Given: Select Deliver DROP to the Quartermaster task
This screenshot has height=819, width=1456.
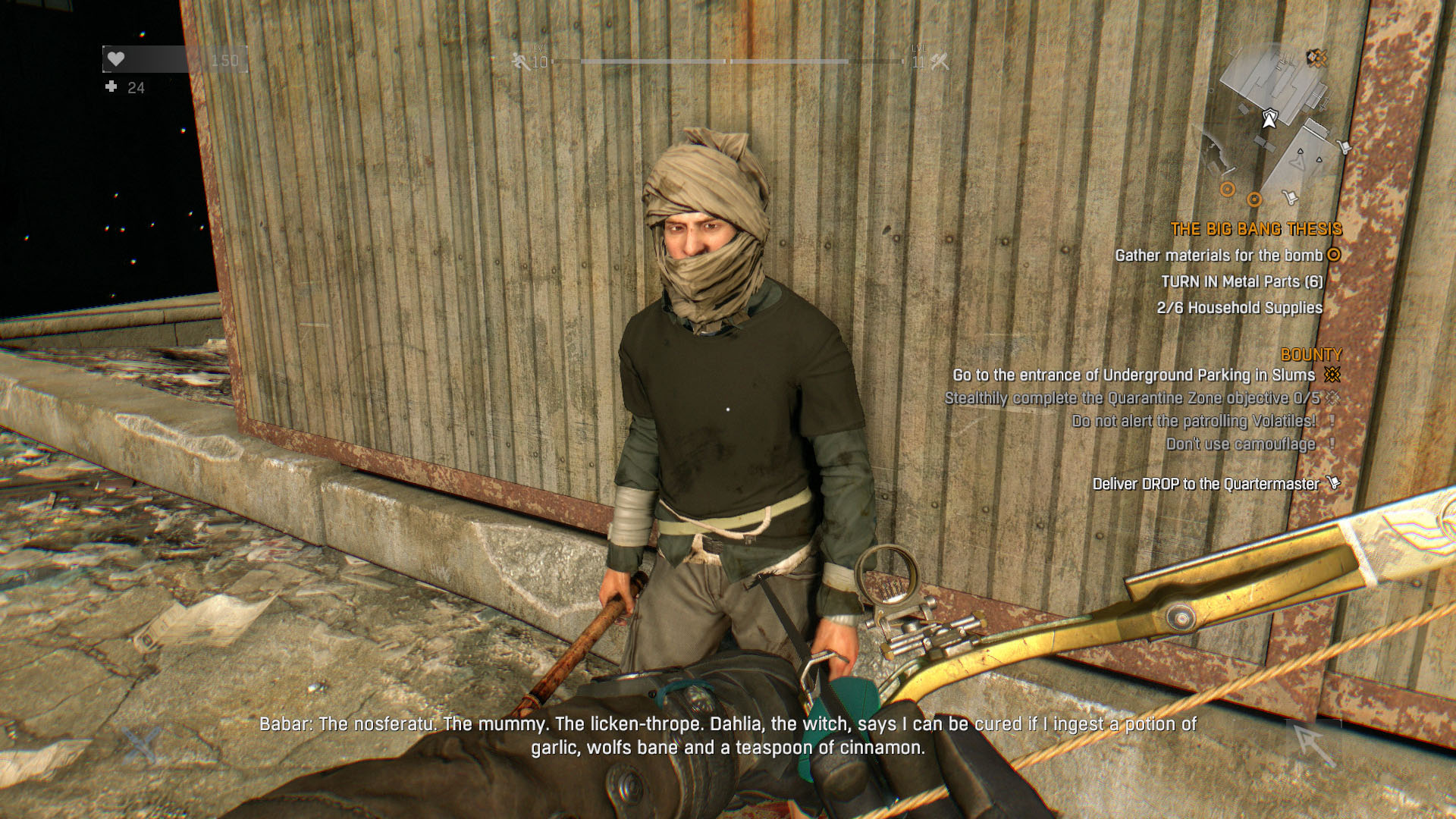Looking at the screenshot, I should 1206,484.
